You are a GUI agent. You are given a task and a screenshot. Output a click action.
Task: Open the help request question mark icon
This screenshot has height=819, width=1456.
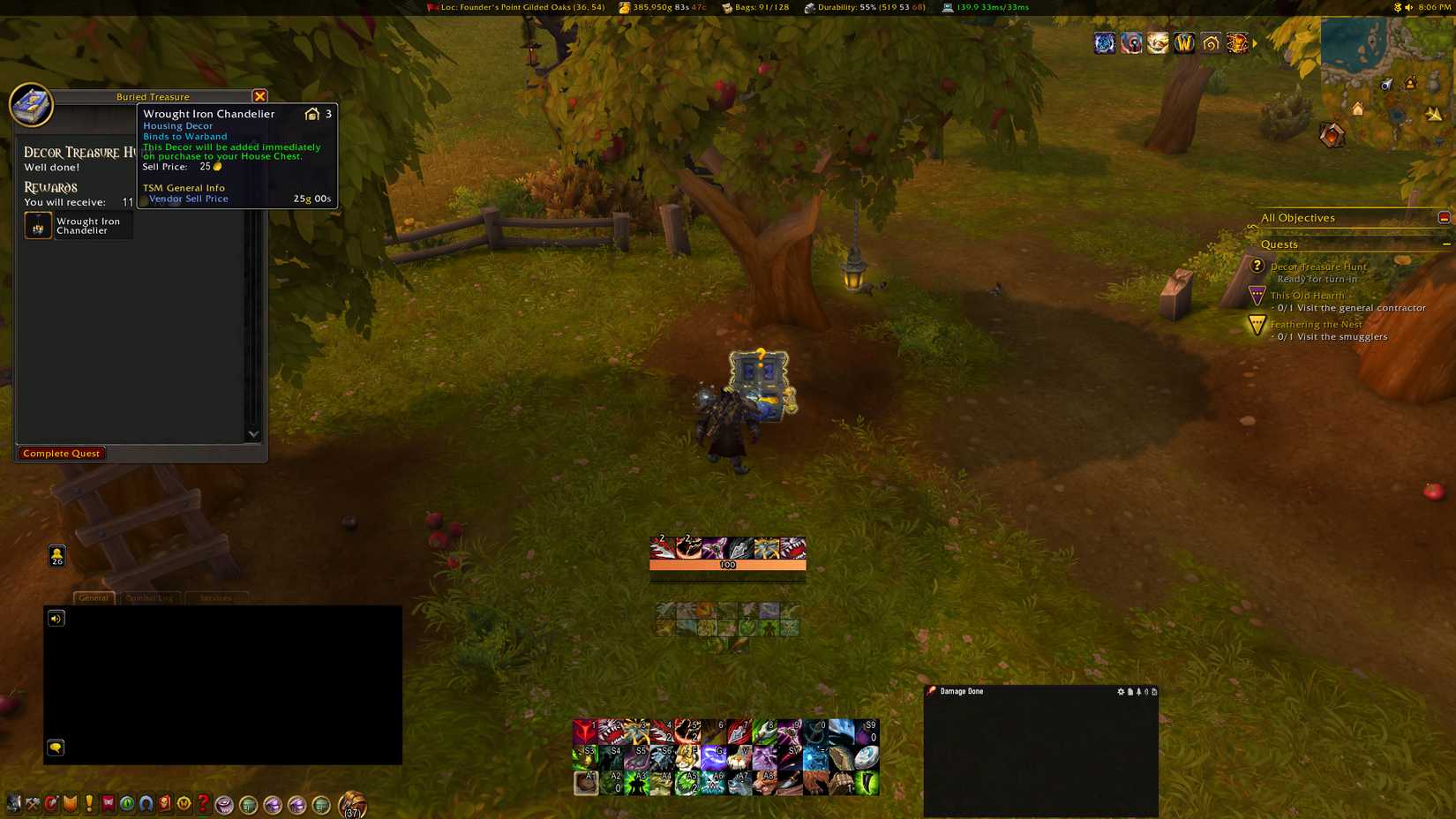[x=202, y=804]
